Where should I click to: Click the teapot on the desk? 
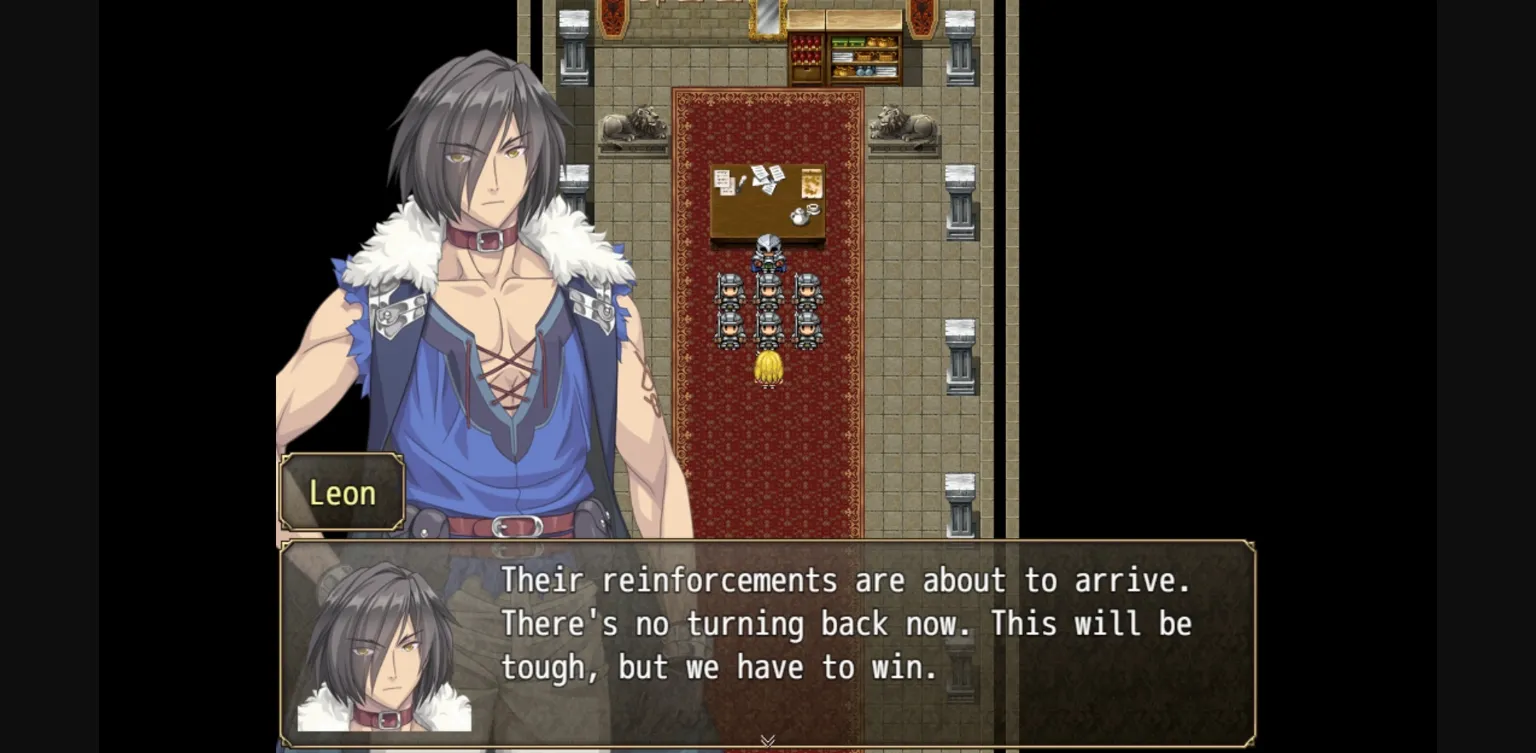799,218
